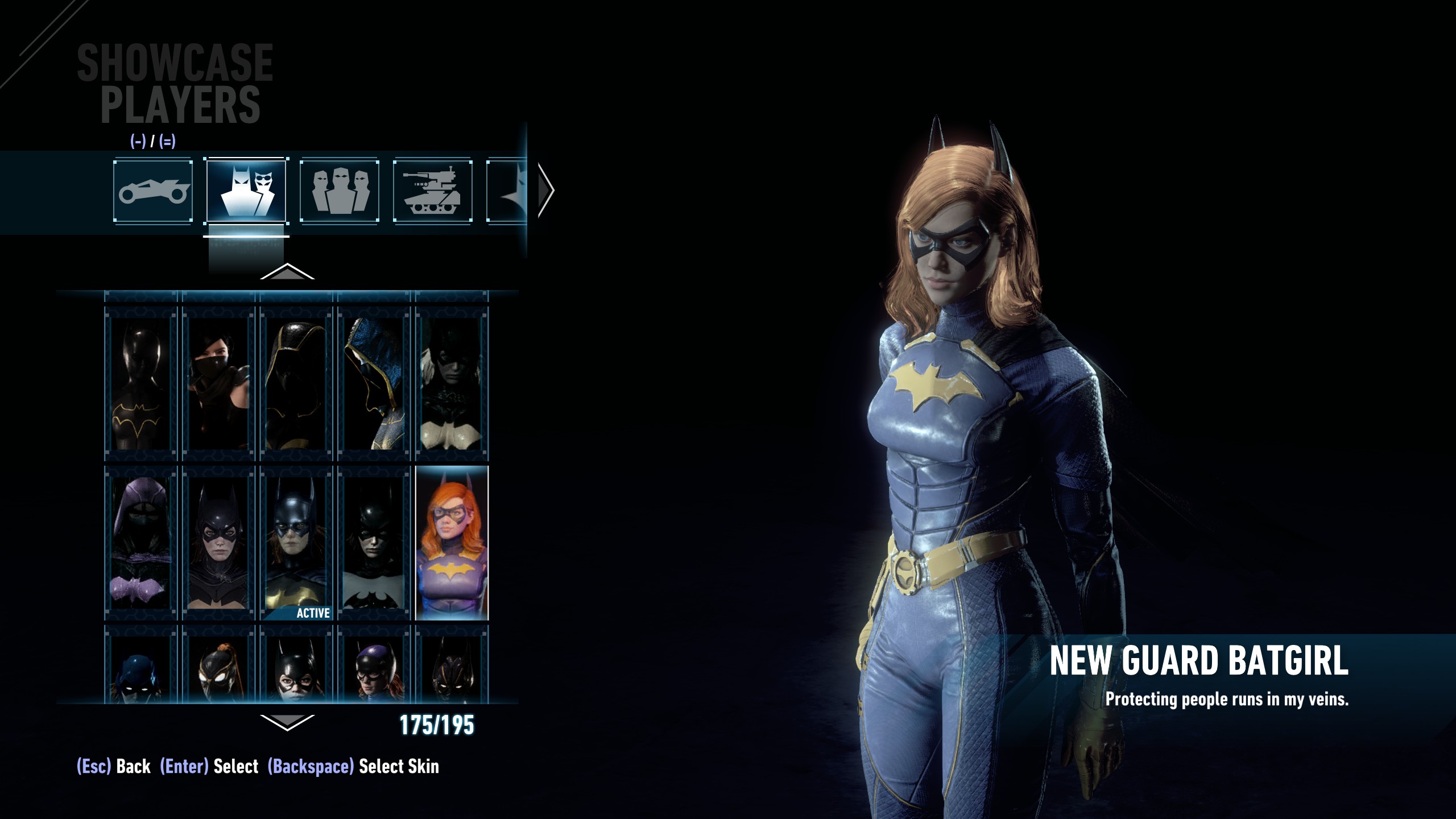Image resolution: width=1456 pixels, height=819 pixels.
Task: Select the orange-haired New Guard Batgirl thumbnail
Action: [452, 543]
